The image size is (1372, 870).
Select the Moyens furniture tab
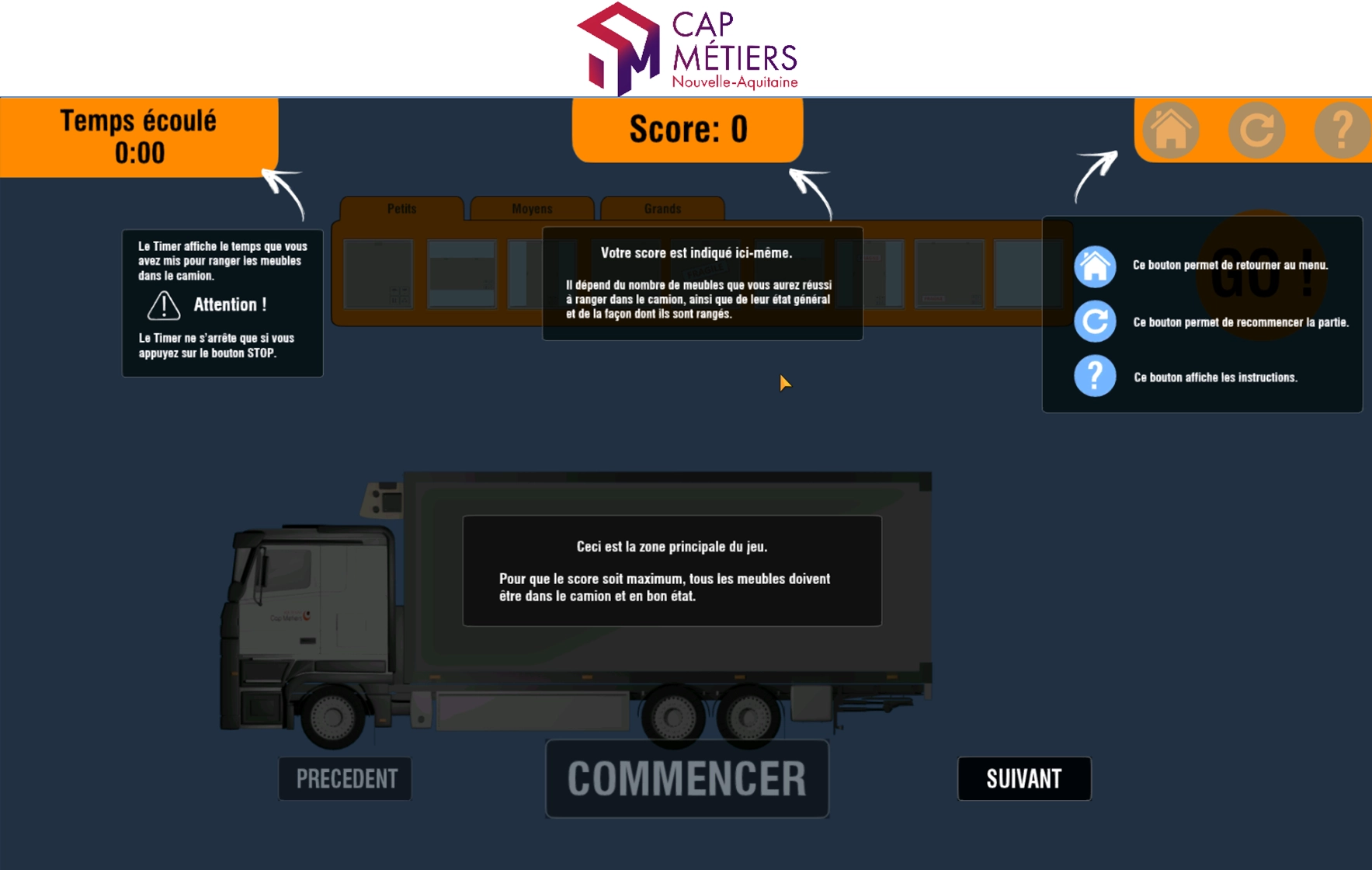[532, 208]
